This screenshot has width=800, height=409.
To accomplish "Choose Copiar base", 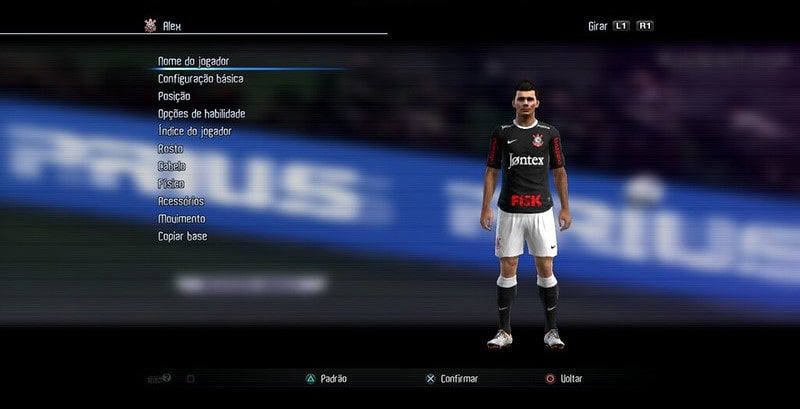I will [182, 236].
